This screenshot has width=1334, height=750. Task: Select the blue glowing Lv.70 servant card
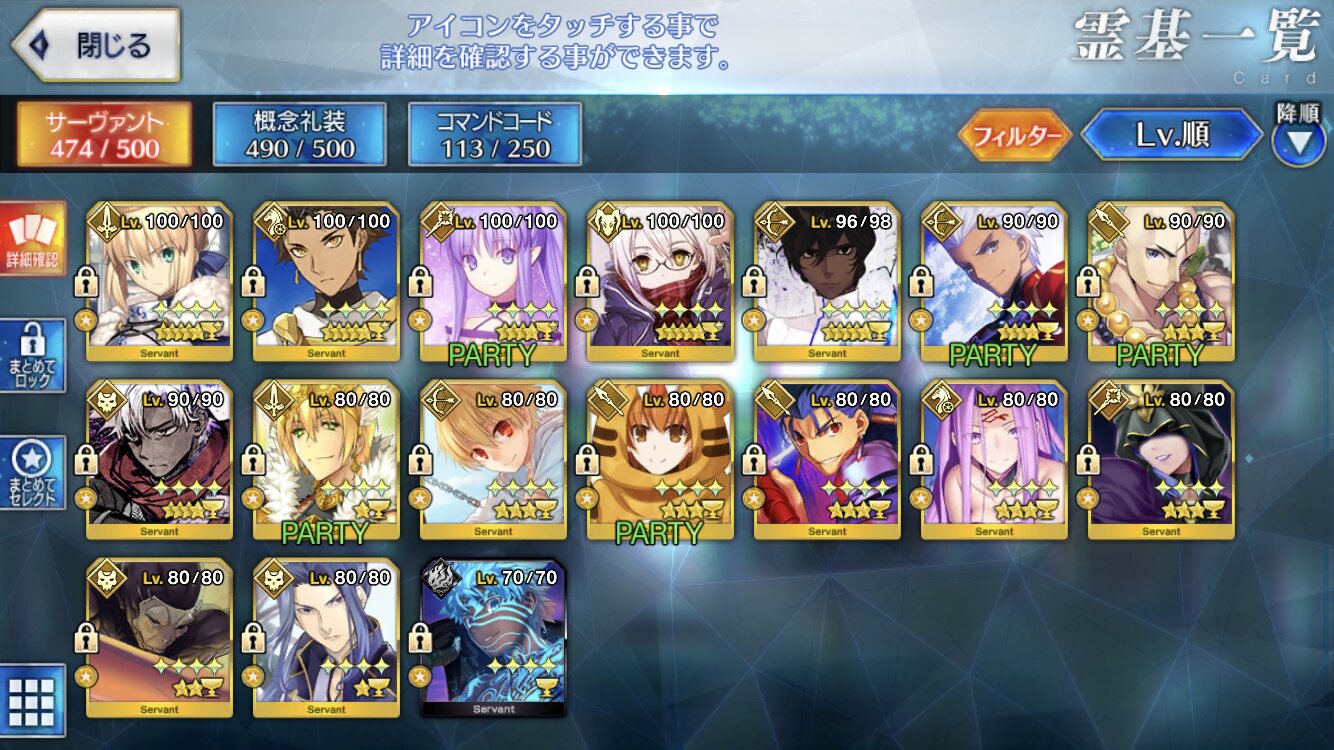(x=494, y=638)
